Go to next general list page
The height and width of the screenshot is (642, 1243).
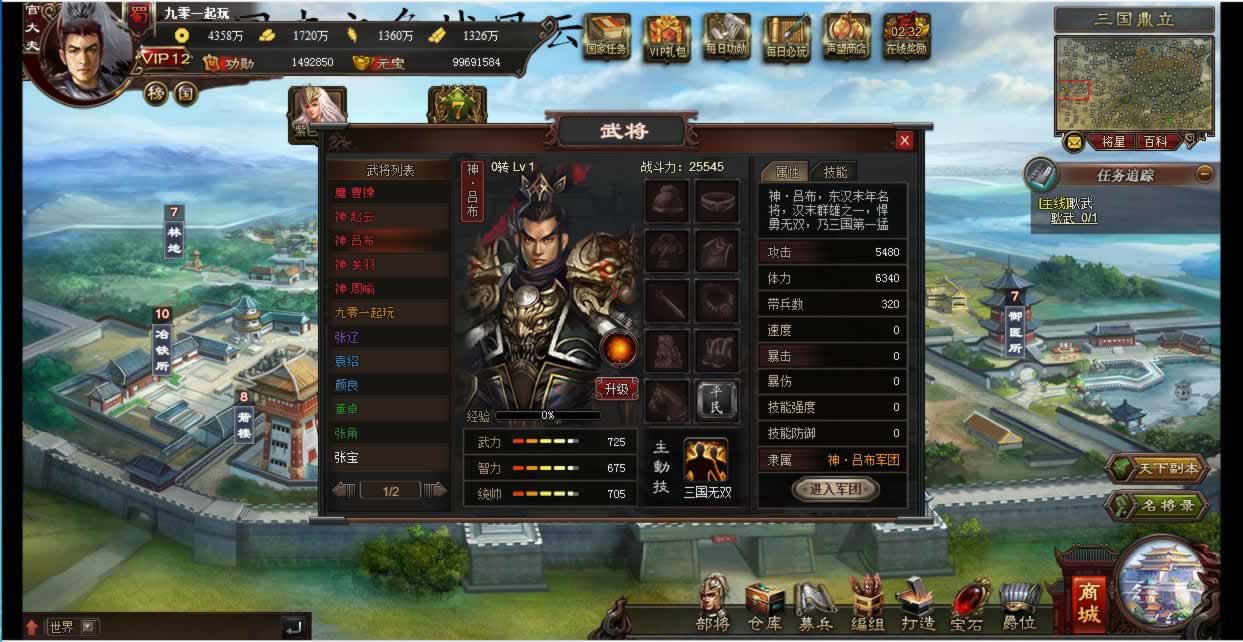coord(435,490)
